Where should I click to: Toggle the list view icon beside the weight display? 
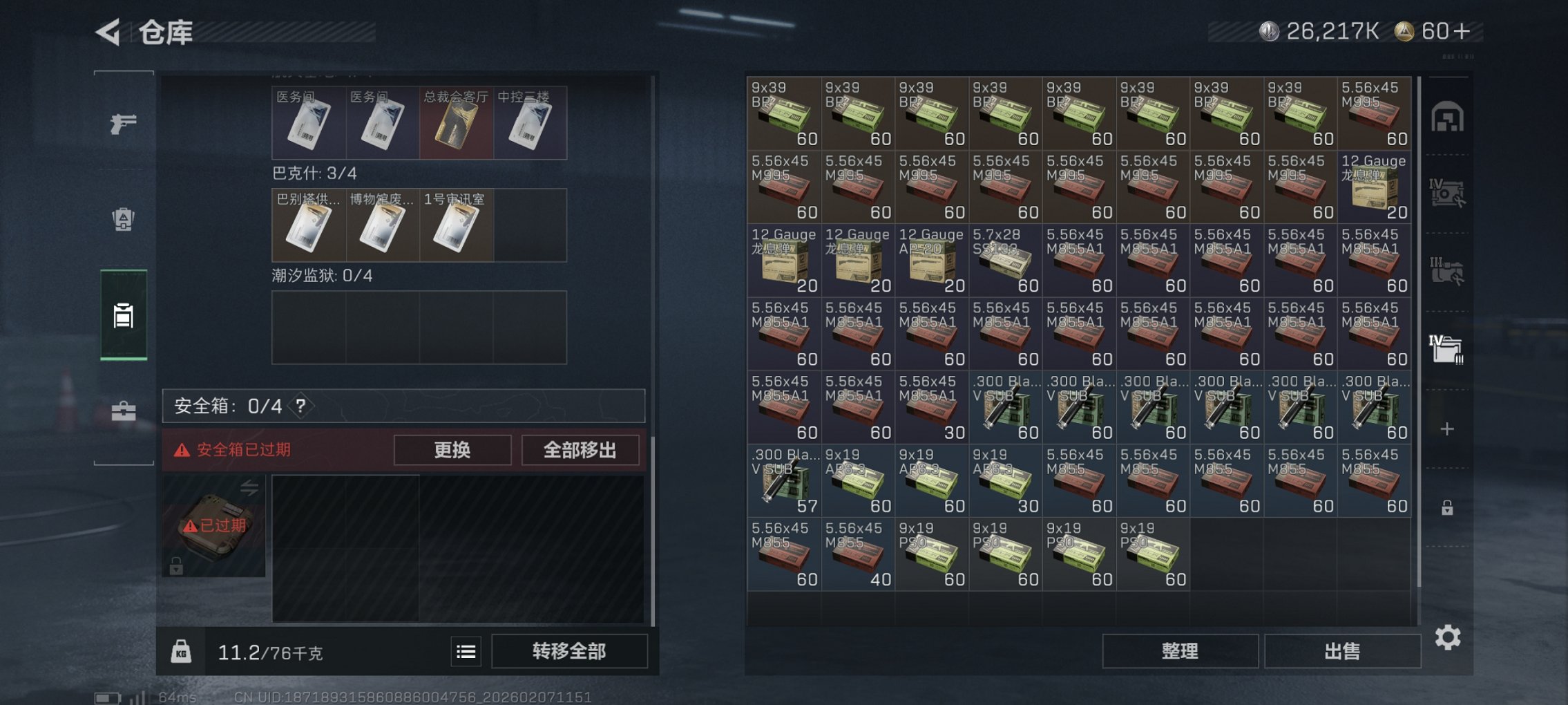(x=467, y=652)
